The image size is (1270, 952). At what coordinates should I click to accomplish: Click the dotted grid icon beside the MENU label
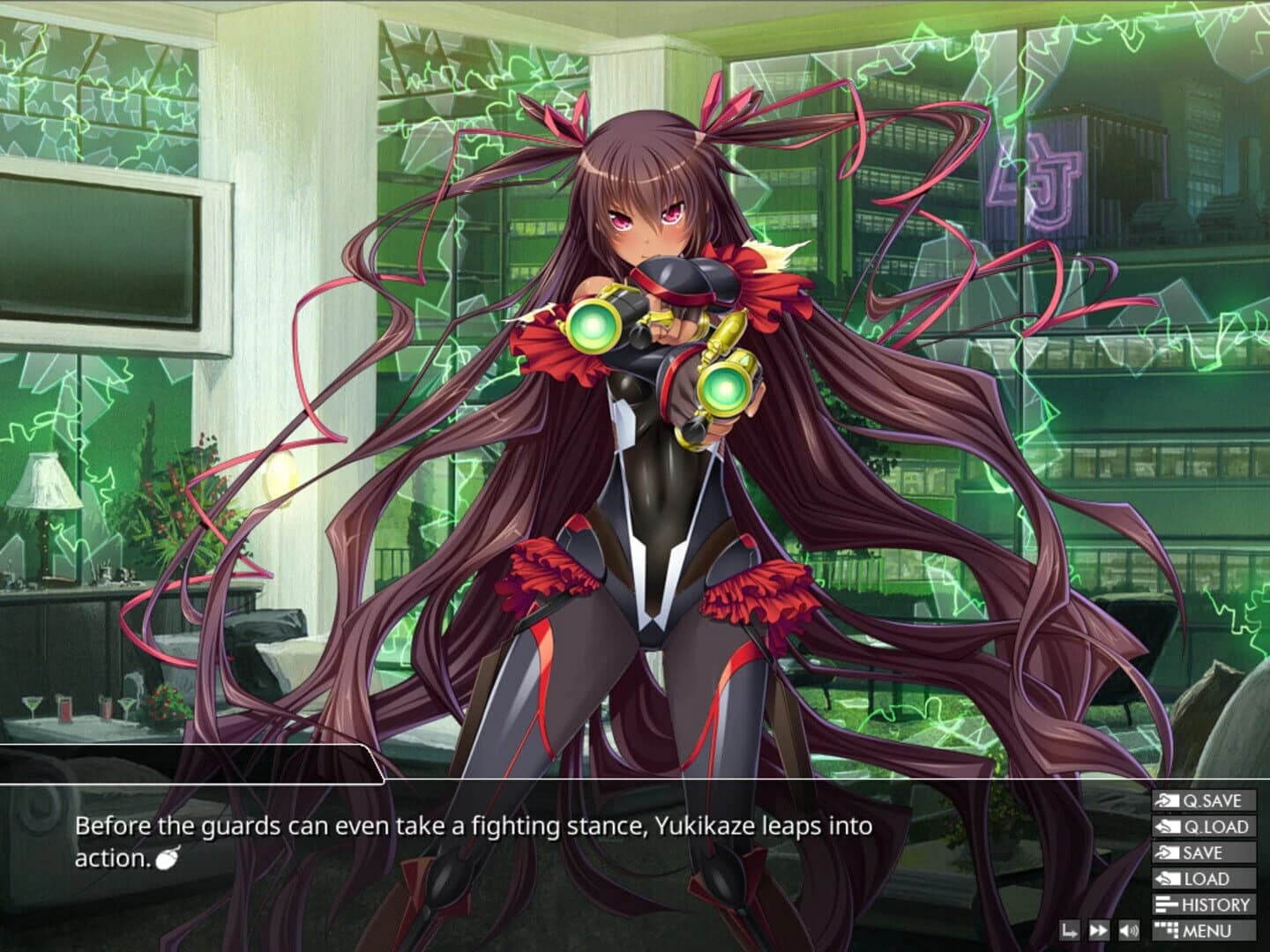click(1166, 930)
